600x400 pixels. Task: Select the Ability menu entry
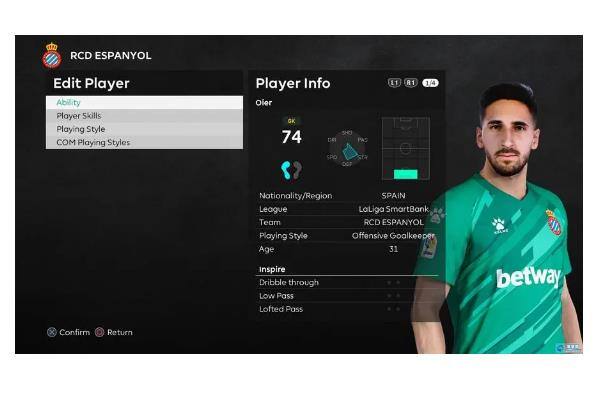143,102
